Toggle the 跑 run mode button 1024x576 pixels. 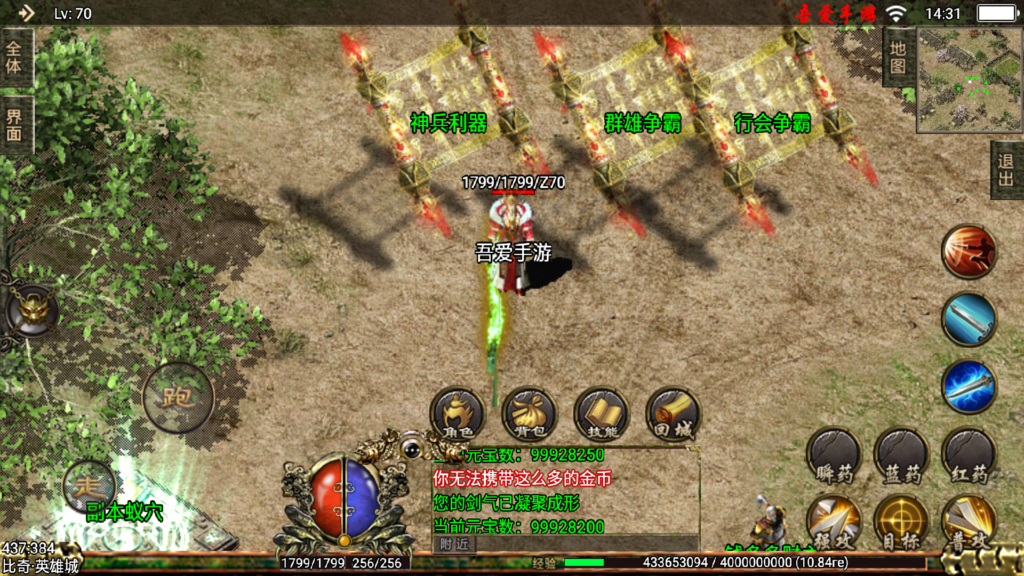[x=178, y=397]
